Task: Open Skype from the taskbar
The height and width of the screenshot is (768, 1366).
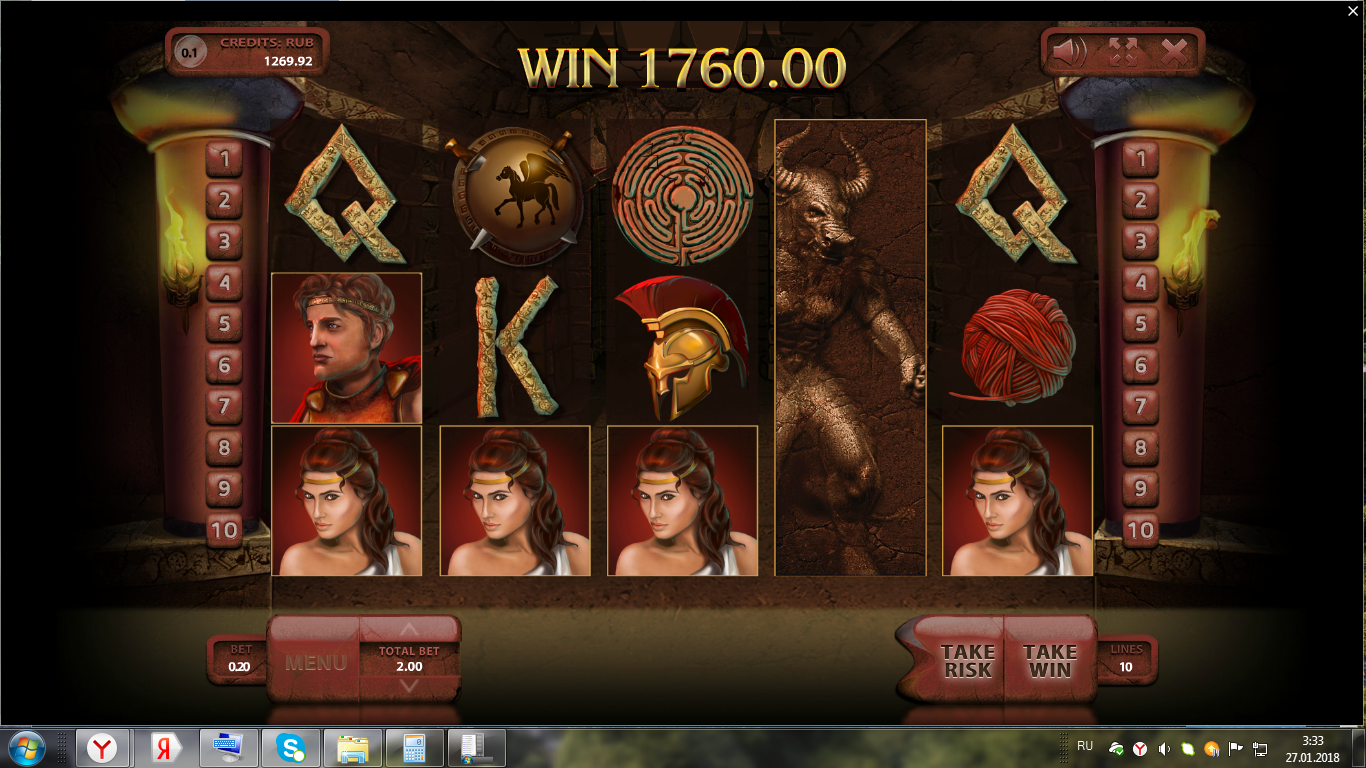Action: click(x=291, y=747)
